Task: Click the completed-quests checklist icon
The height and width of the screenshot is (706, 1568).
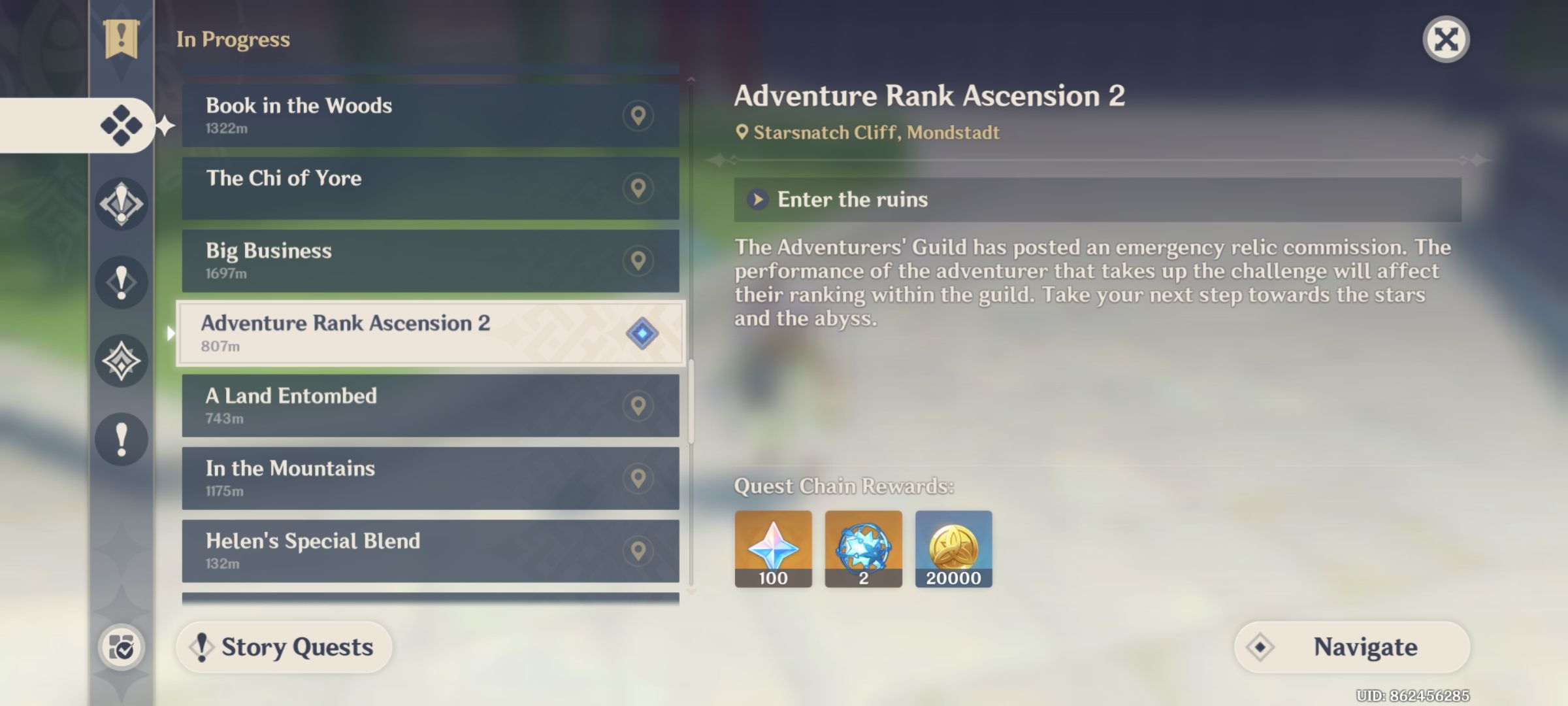Action: 121,647
